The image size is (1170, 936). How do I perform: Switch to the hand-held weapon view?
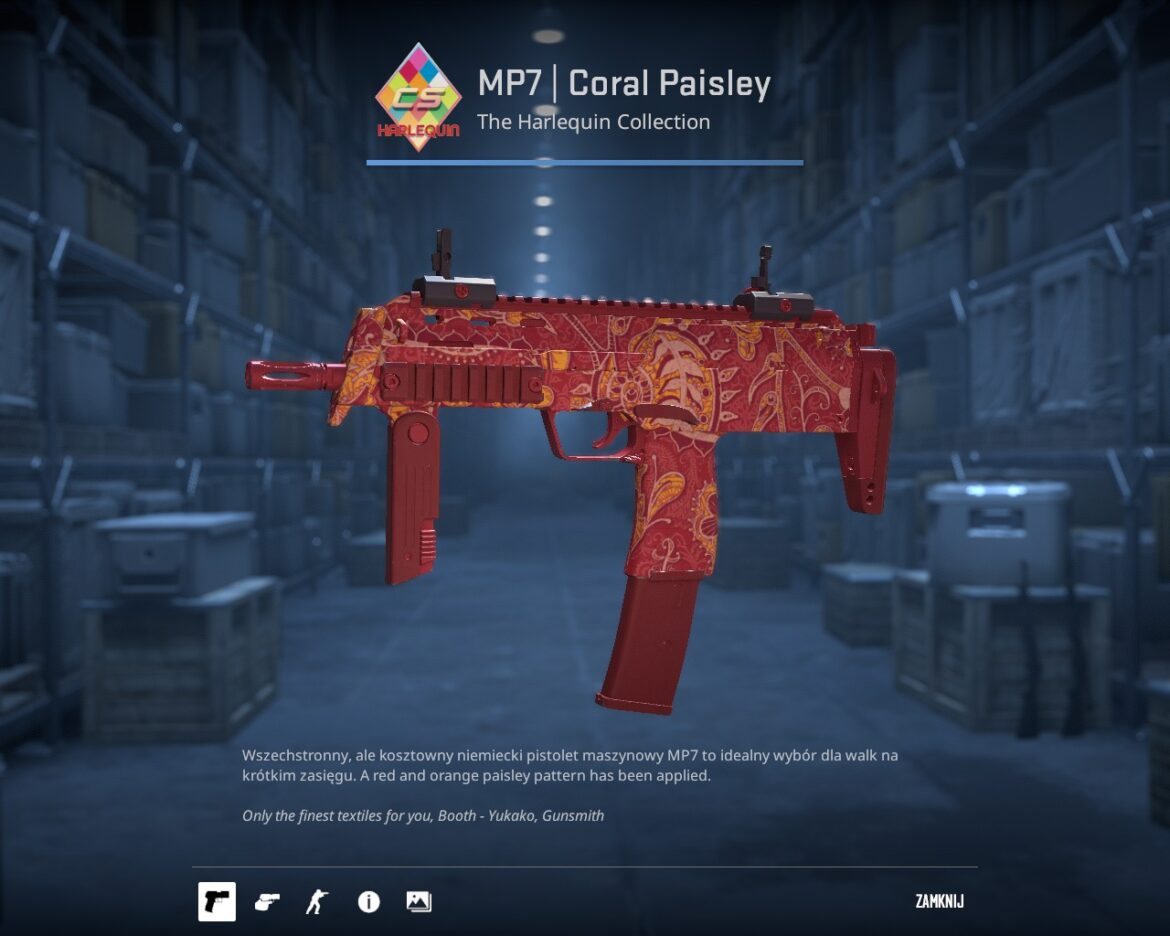pyautogui.click(x=266, y=902)
